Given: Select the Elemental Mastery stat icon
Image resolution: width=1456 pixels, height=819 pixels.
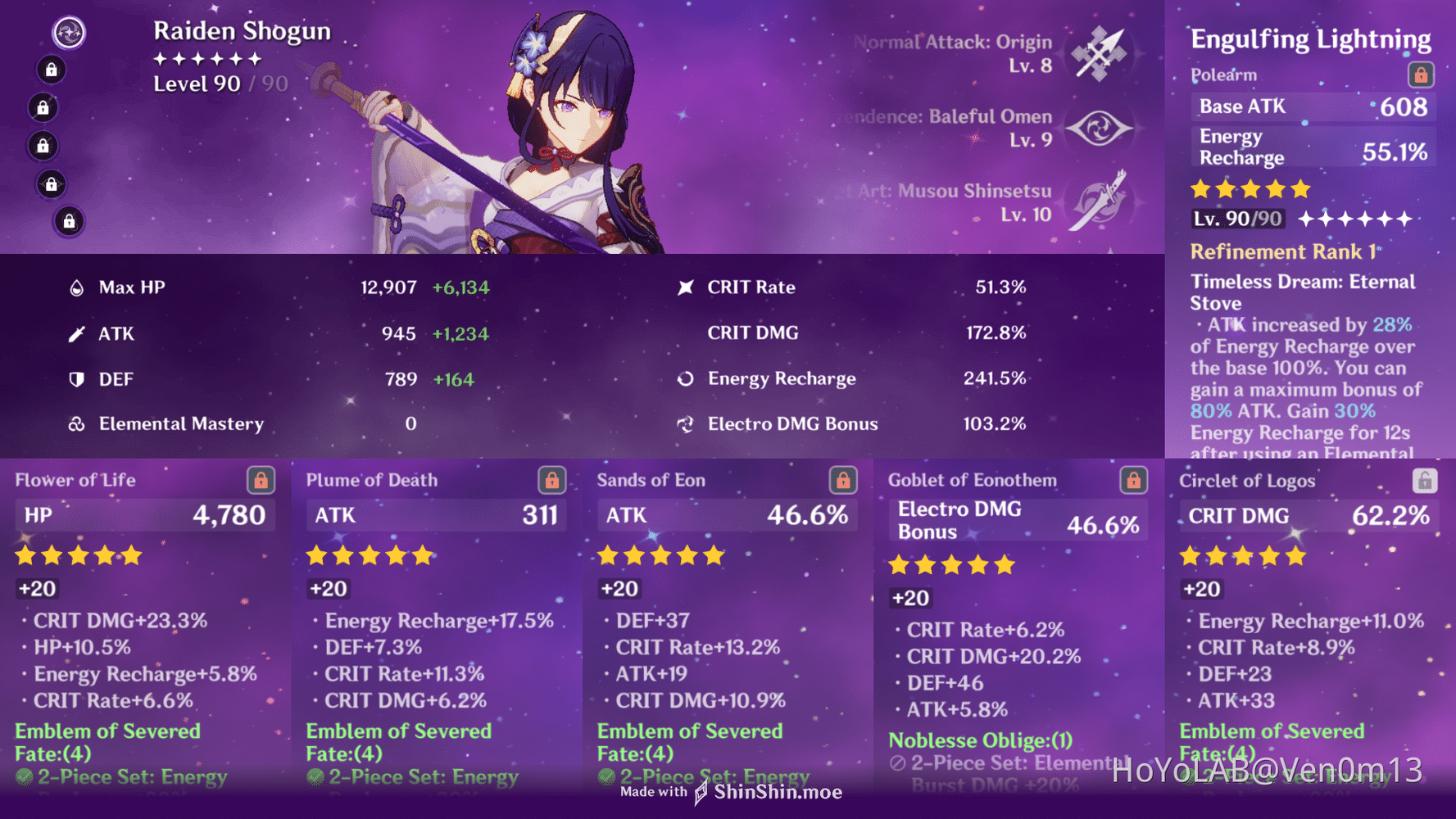Looking at the screenshot, I should click(x=75, y=423).
